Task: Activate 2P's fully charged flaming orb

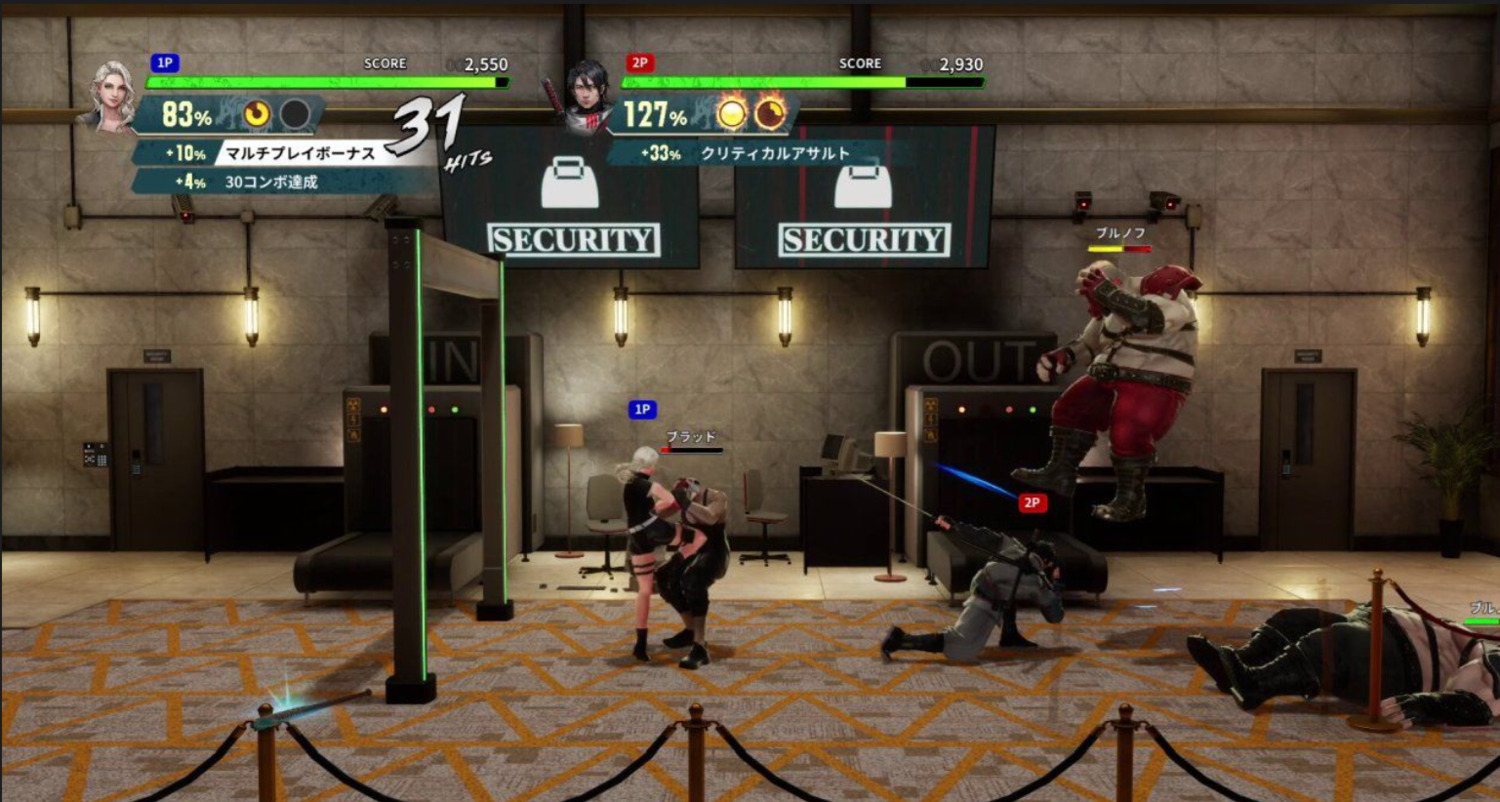Action: coord(732,114)
